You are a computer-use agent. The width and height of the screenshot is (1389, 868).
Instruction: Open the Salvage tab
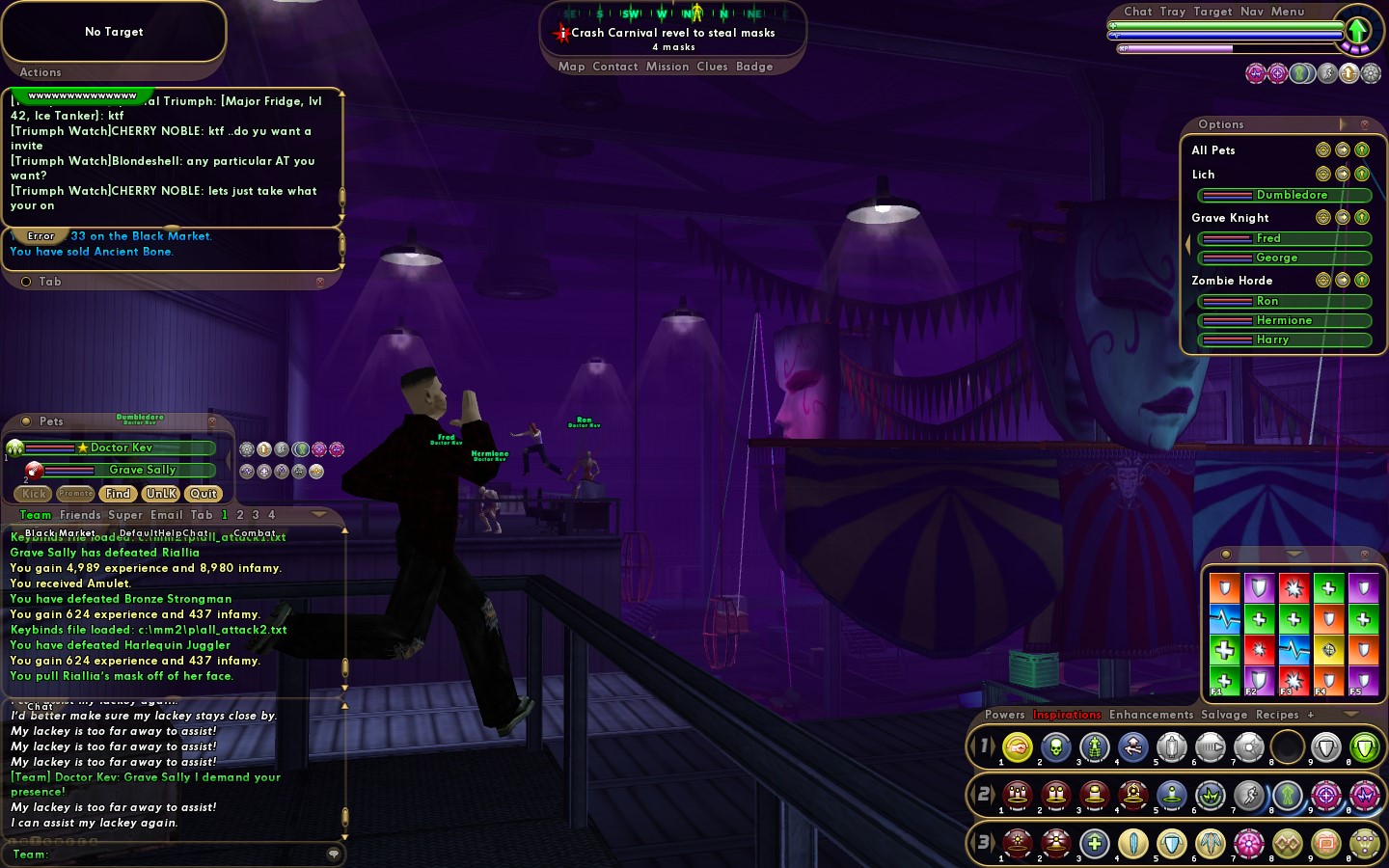[1223, 715]
